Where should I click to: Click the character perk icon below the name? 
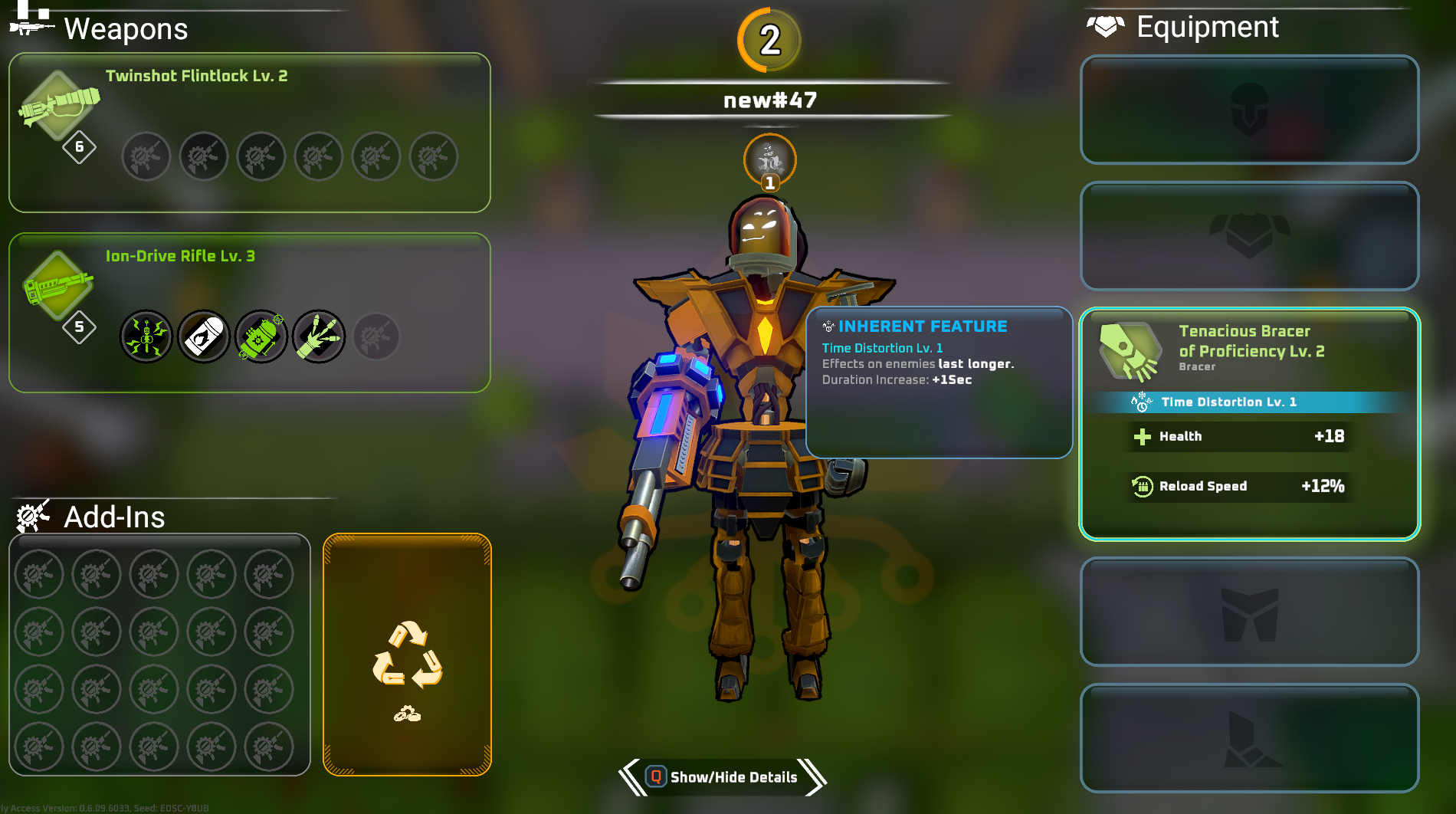click(769, 160)
